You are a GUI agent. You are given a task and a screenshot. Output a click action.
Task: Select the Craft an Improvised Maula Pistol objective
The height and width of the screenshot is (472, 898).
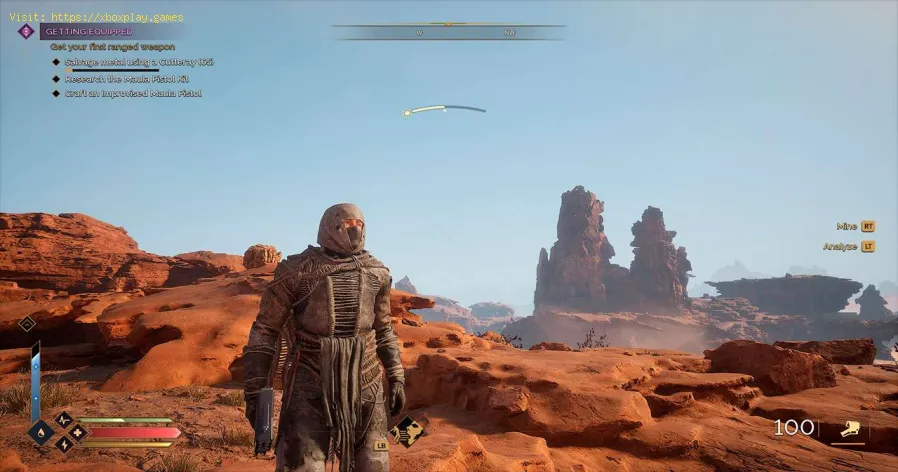tap(133, 94)
